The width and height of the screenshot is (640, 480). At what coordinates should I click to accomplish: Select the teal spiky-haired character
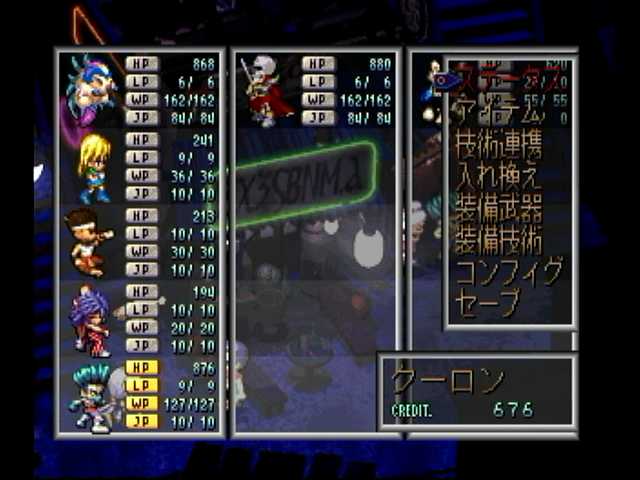coord(90,396)
